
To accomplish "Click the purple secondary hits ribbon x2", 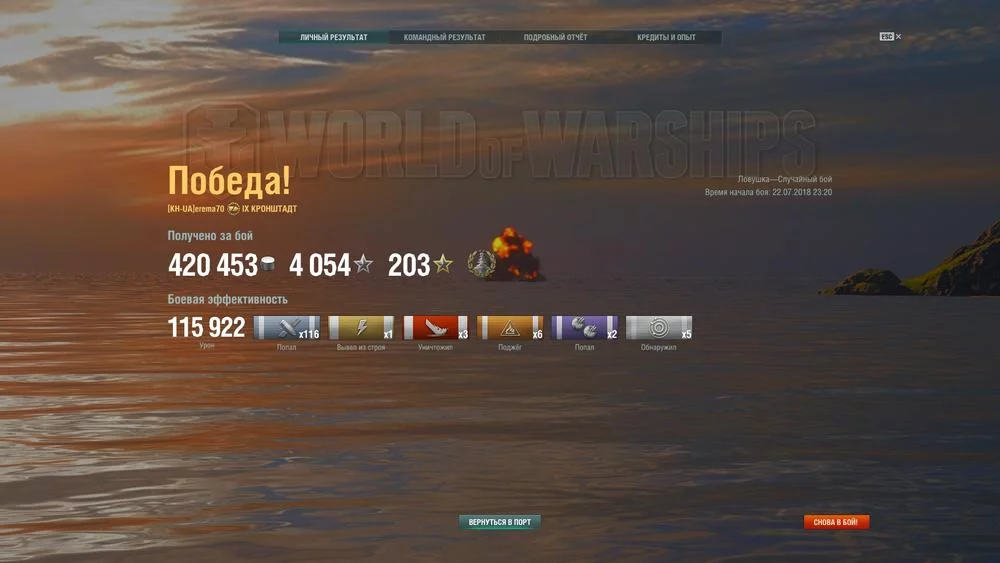I will [x=585, y=328].
